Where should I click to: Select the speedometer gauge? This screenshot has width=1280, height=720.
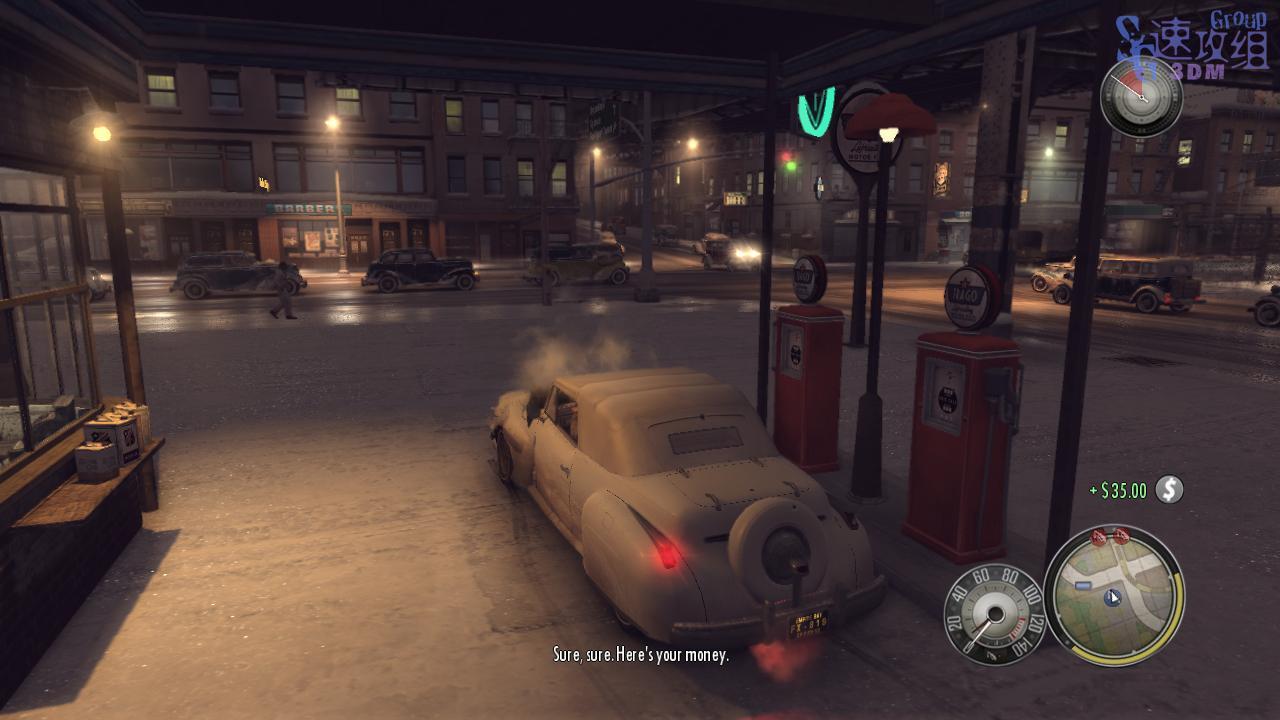coord(994,613)
